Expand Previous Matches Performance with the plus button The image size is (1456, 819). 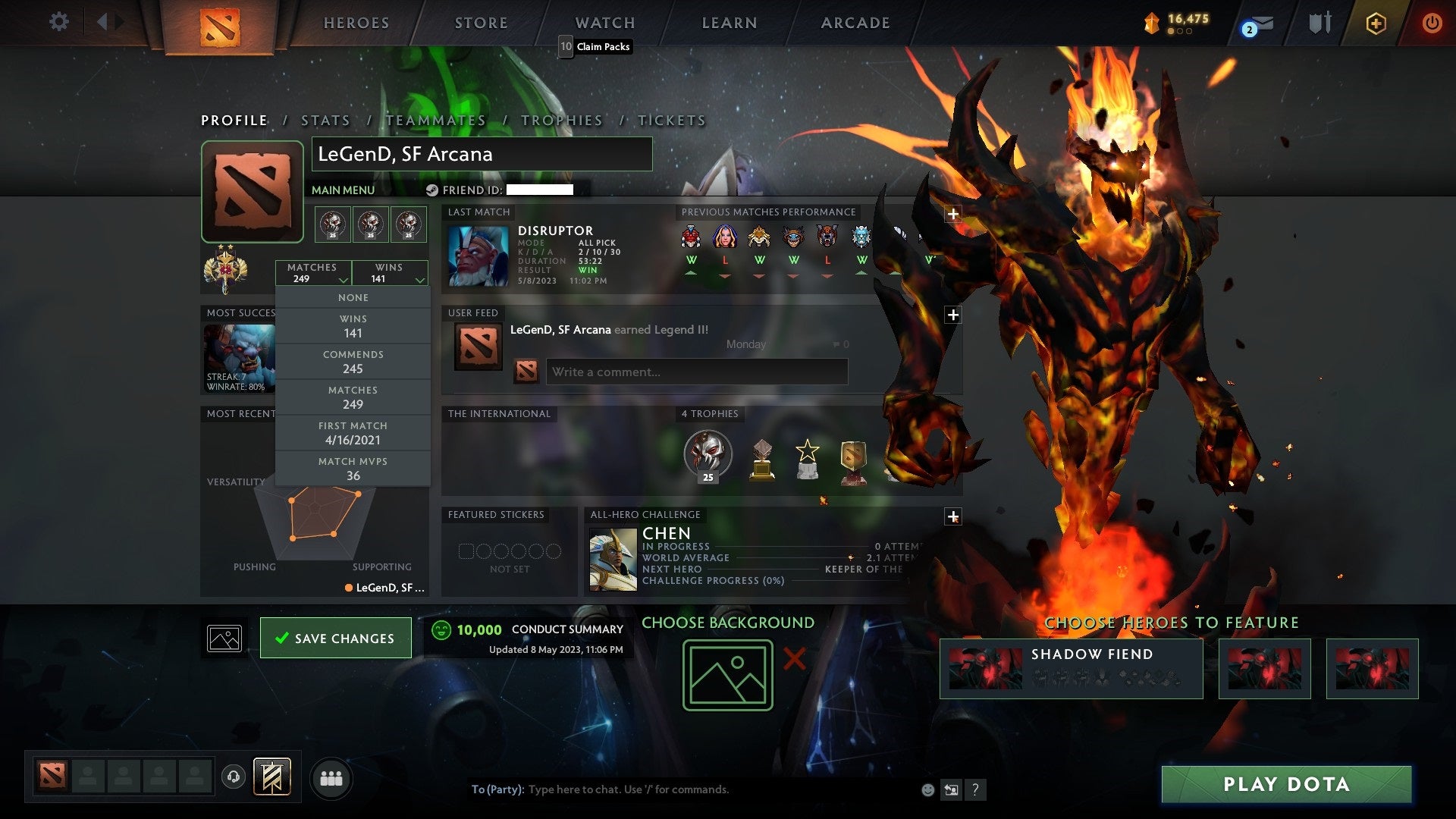click(952, 215)
